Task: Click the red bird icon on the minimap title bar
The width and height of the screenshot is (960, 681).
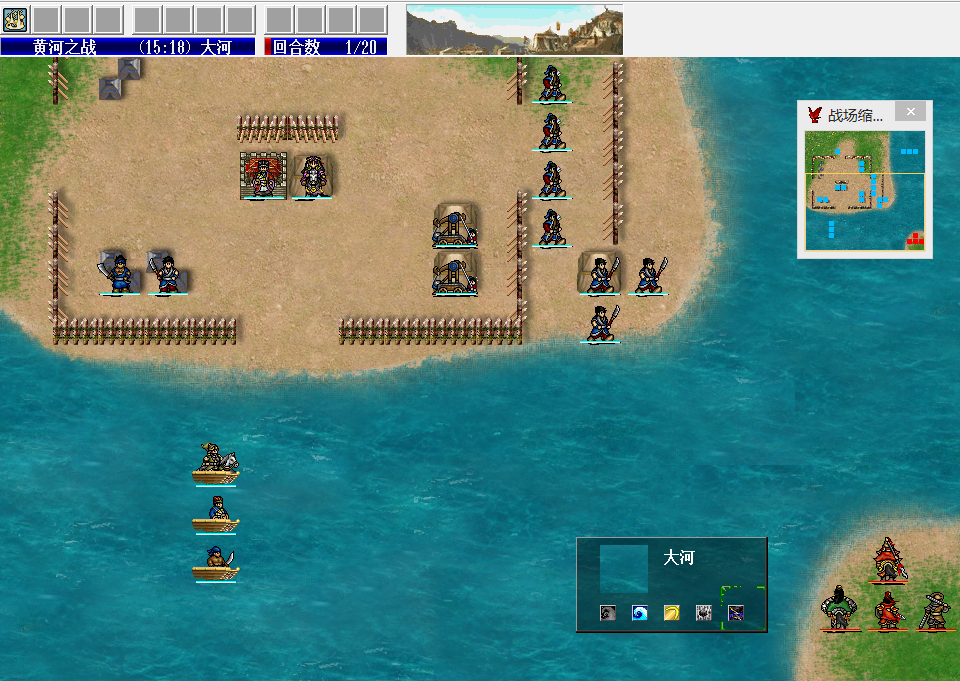Action: 815,114
